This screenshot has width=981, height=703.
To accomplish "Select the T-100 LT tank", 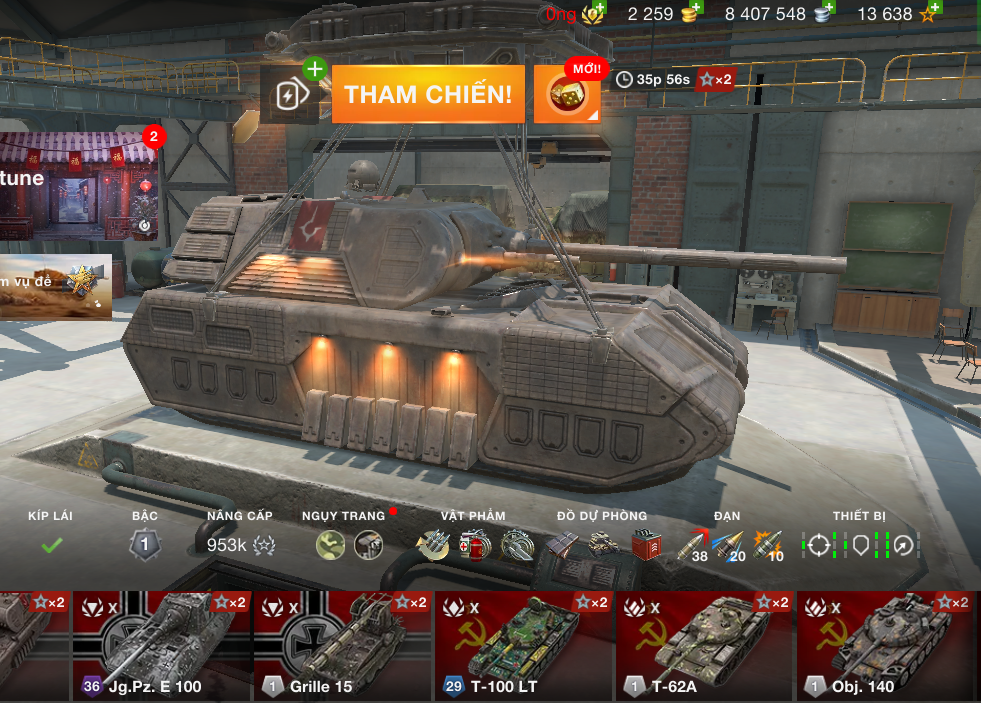I will [x=523, y=645].
